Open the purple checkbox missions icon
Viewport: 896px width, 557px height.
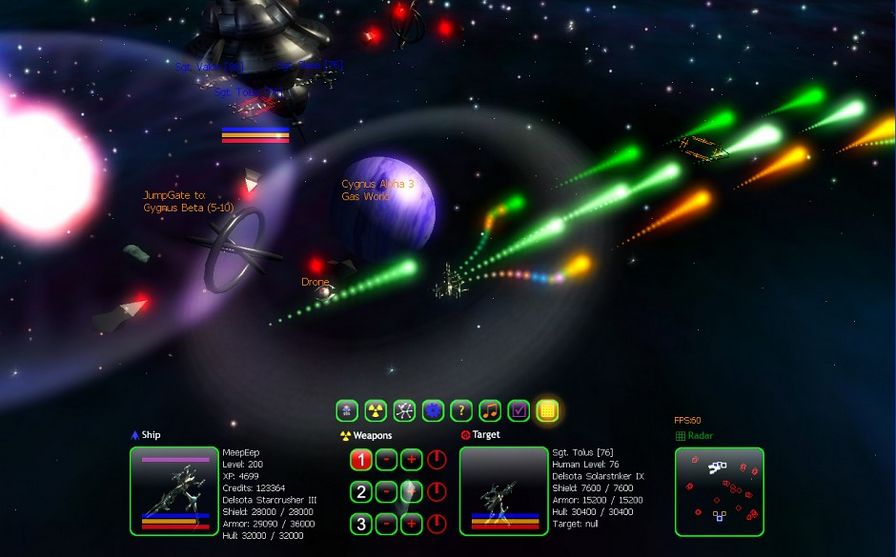(518, 410)
